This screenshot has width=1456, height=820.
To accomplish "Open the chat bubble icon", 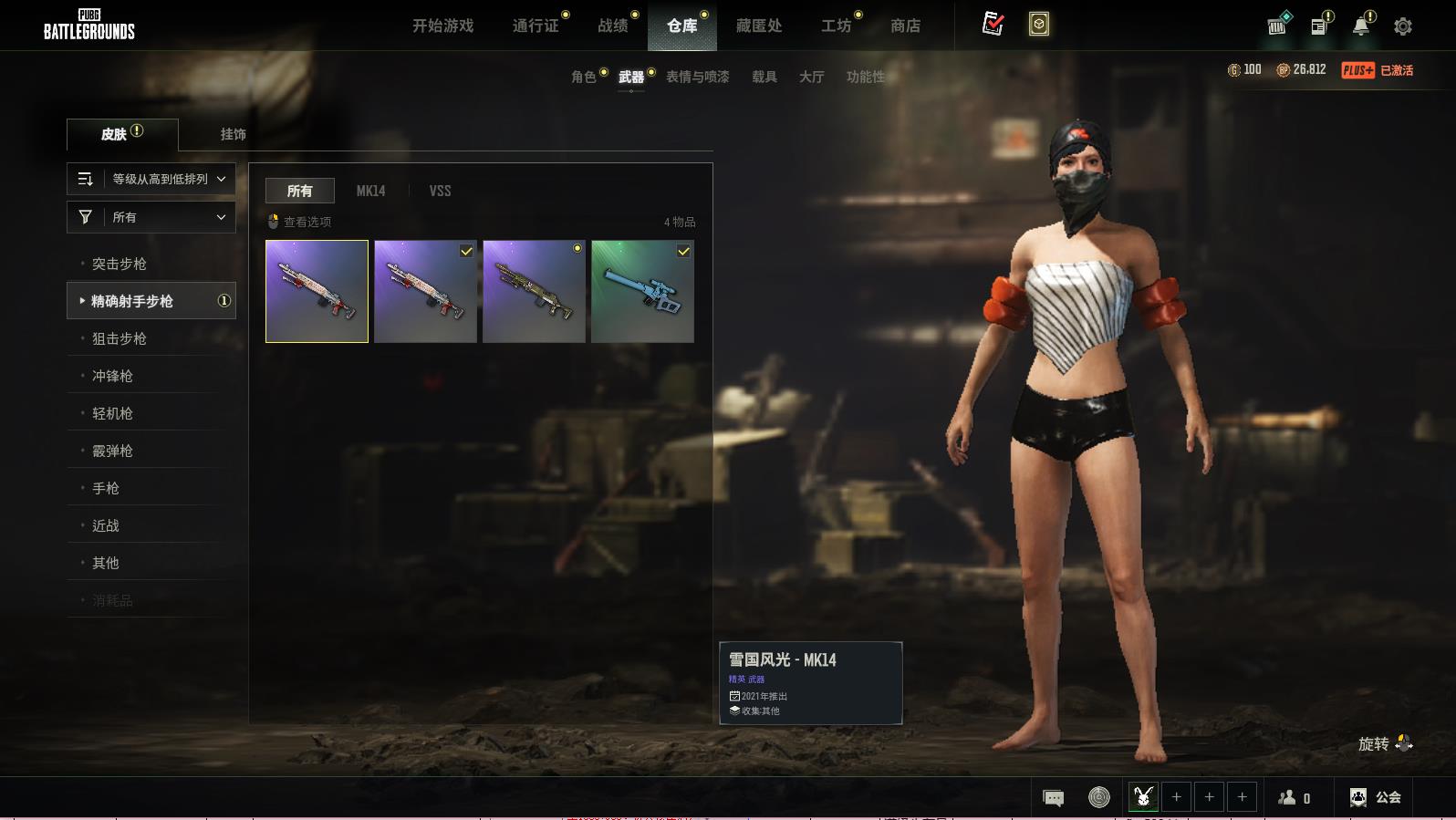I will [1053, 798].
